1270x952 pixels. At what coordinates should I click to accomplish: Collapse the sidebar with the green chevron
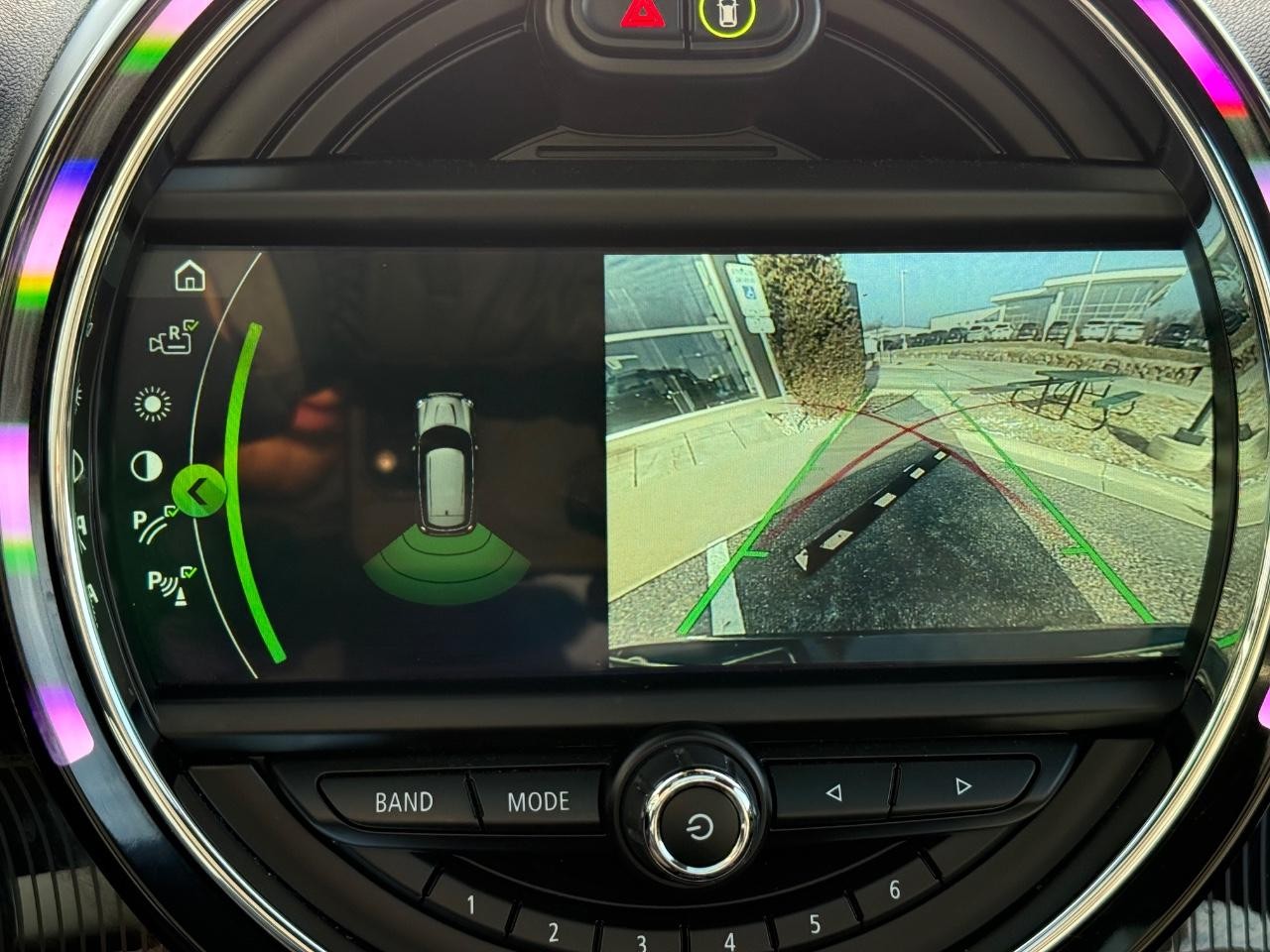point(199,489)
